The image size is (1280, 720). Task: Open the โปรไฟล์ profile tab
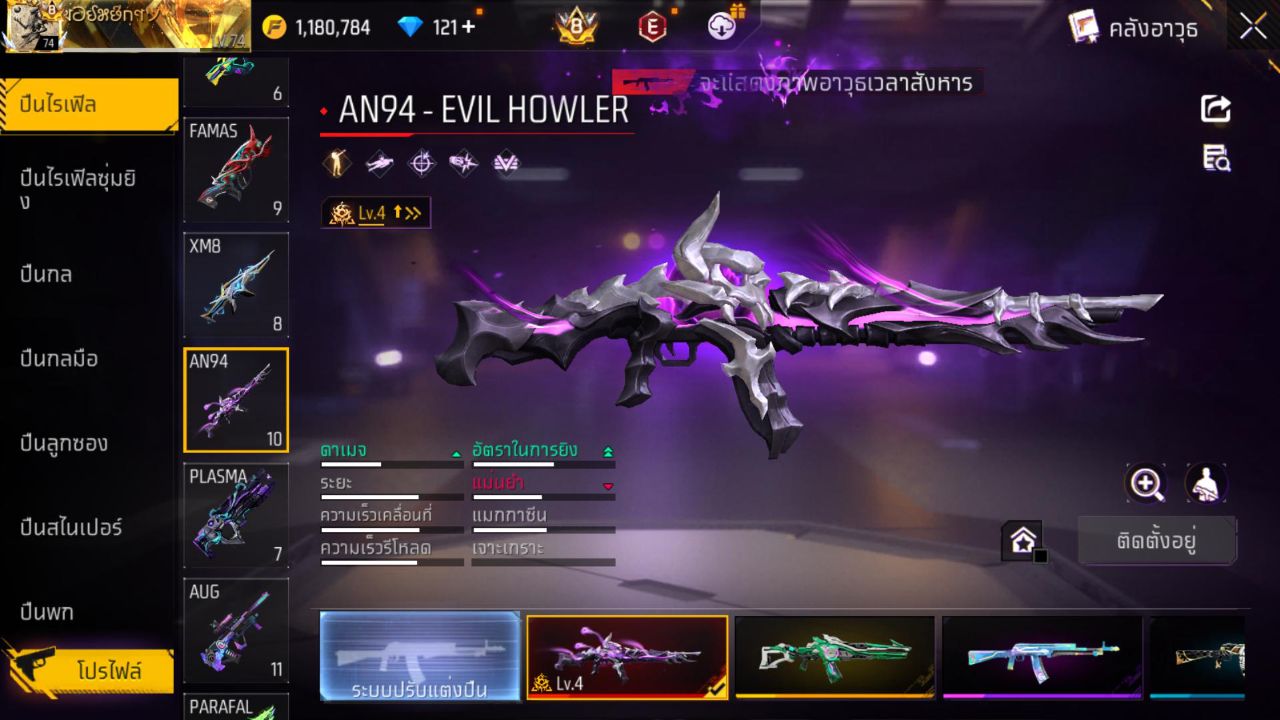[x=108, y=671]
